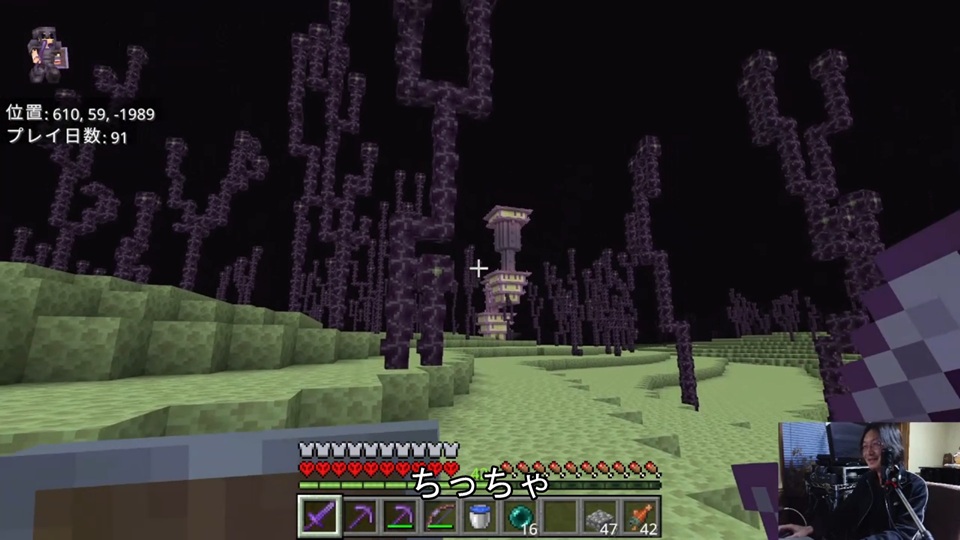The image size is (960, 540).
Task: Select the enchanted sword hotbar slot
Action: 318,515
